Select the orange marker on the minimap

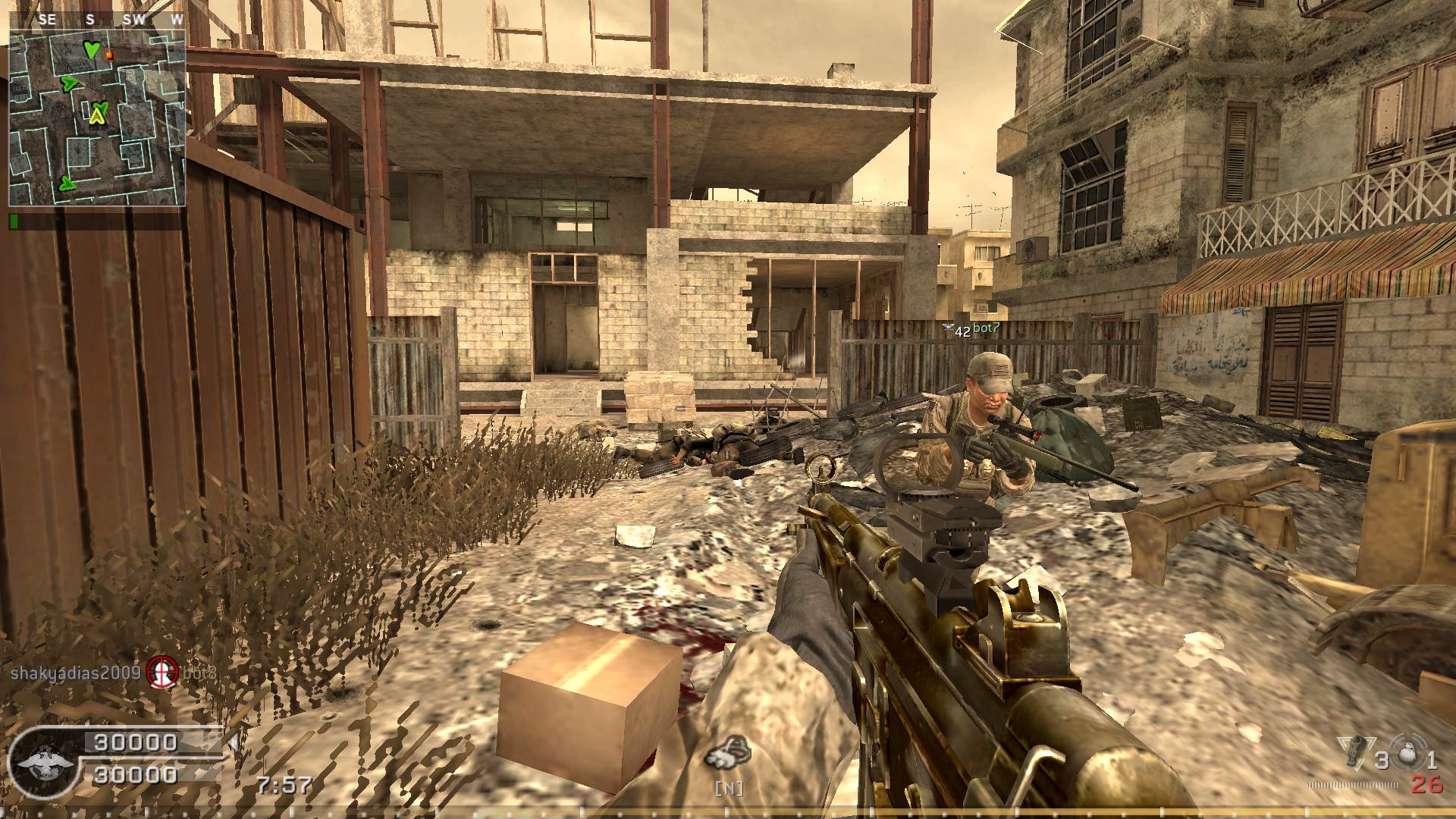(109, 55)
